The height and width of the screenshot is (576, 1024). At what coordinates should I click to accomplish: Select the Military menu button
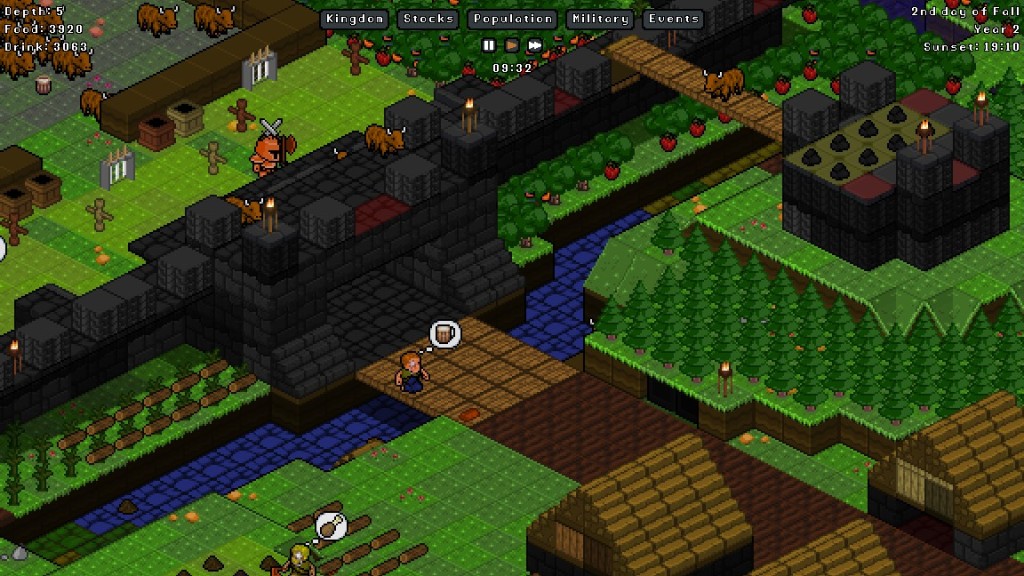(x=600, y=19)
